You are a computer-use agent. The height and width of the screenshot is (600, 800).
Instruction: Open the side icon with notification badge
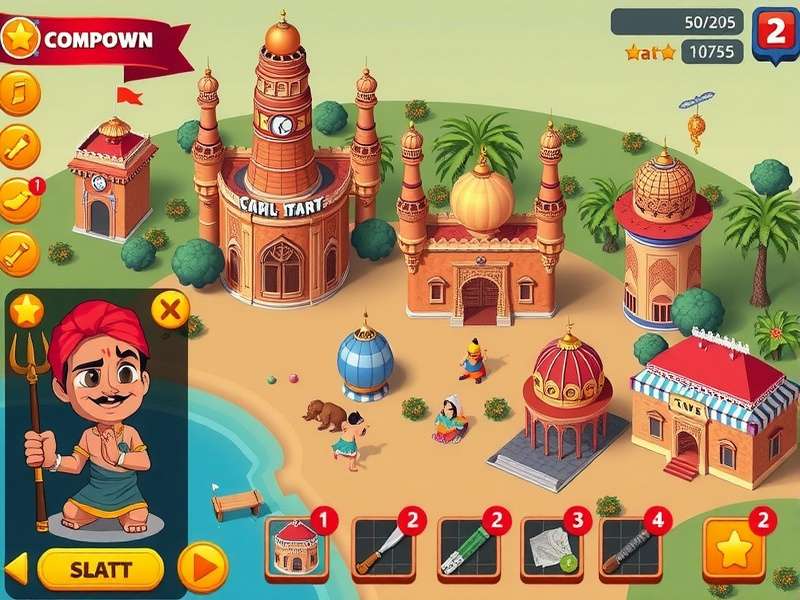click(x=19, y=200)
